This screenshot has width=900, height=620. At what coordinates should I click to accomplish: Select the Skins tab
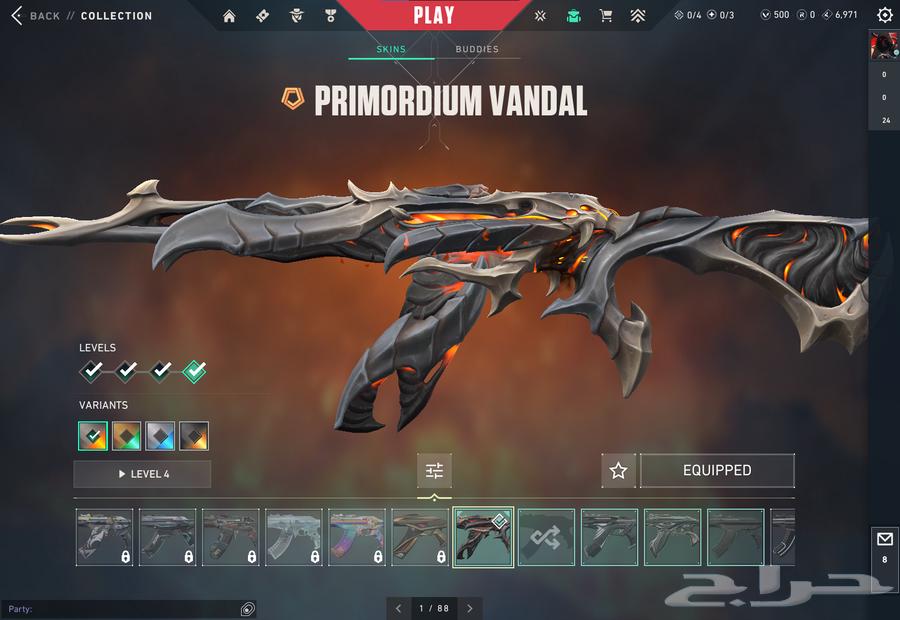391,49
